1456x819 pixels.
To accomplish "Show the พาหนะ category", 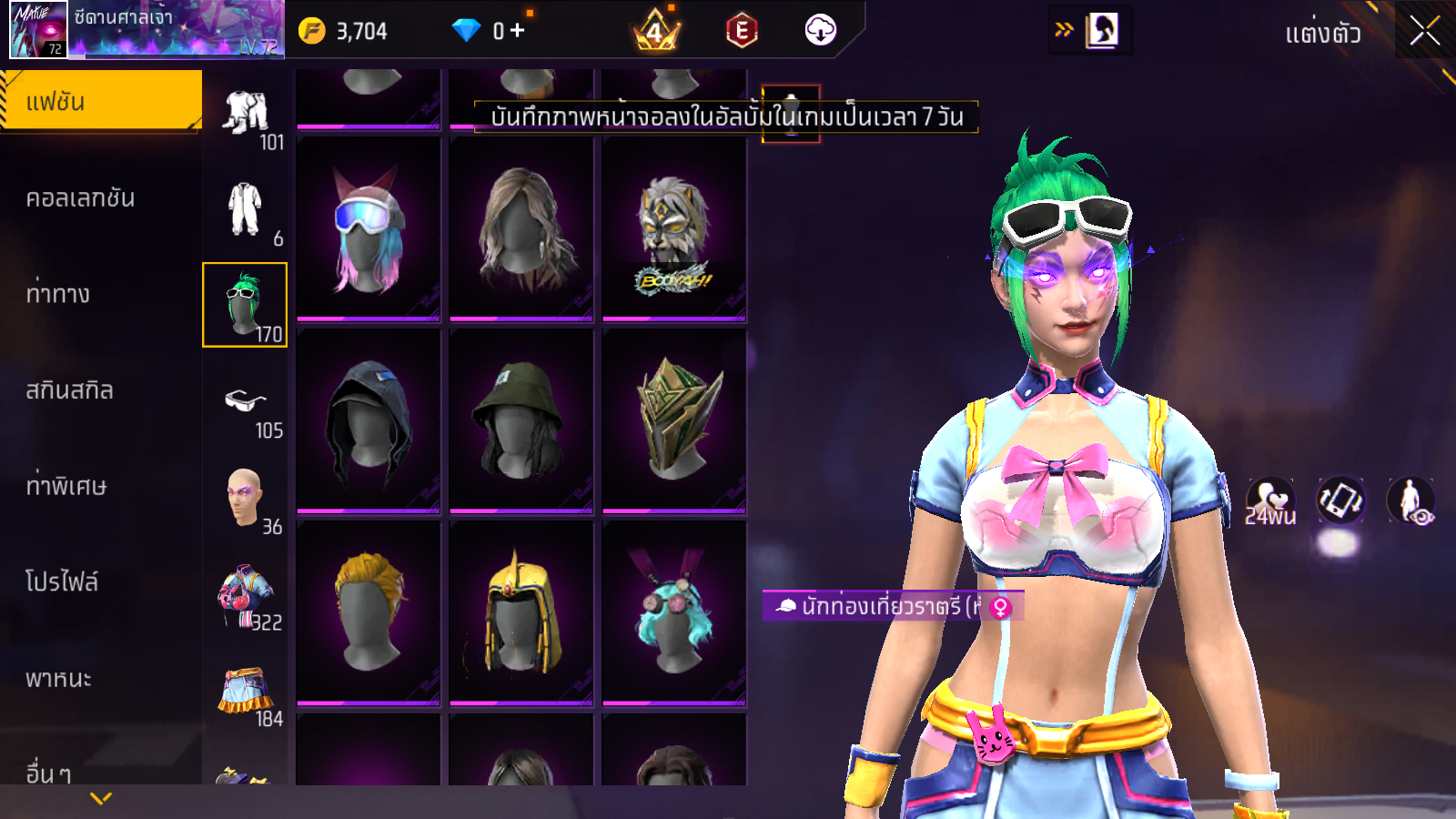I will 59,679.
